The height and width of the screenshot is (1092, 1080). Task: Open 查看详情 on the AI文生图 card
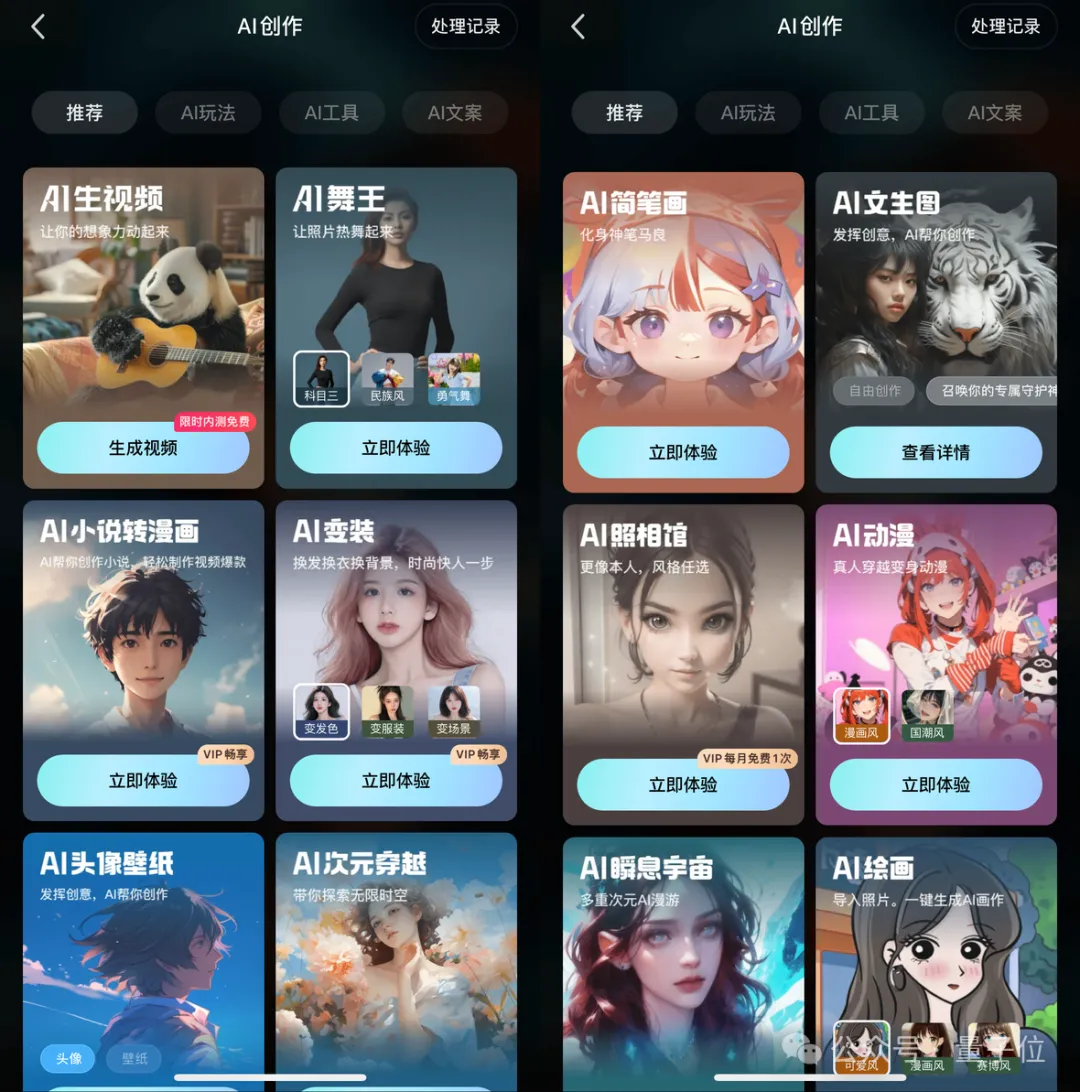pos(936,452)
